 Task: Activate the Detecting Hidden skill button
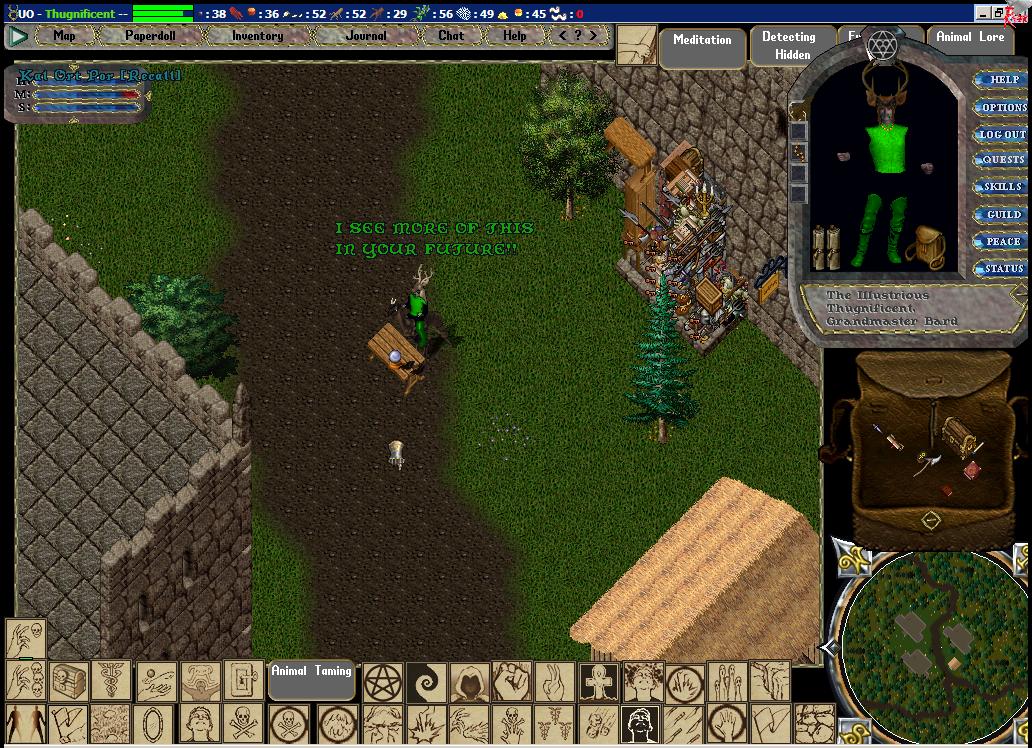point(789,46)
